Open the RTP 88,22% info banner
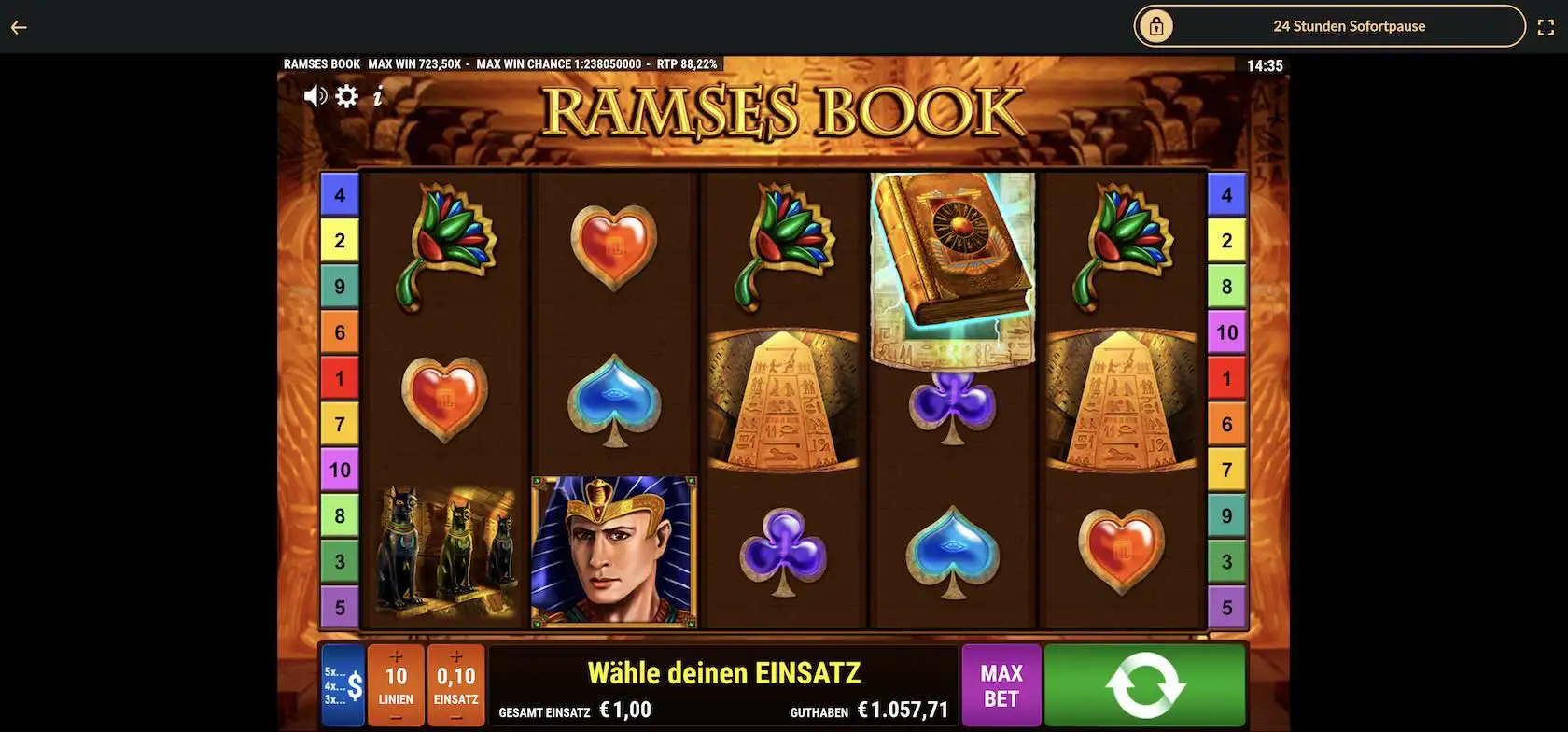The width and height of the screenshot is (1568, 732). click(688, 63)
